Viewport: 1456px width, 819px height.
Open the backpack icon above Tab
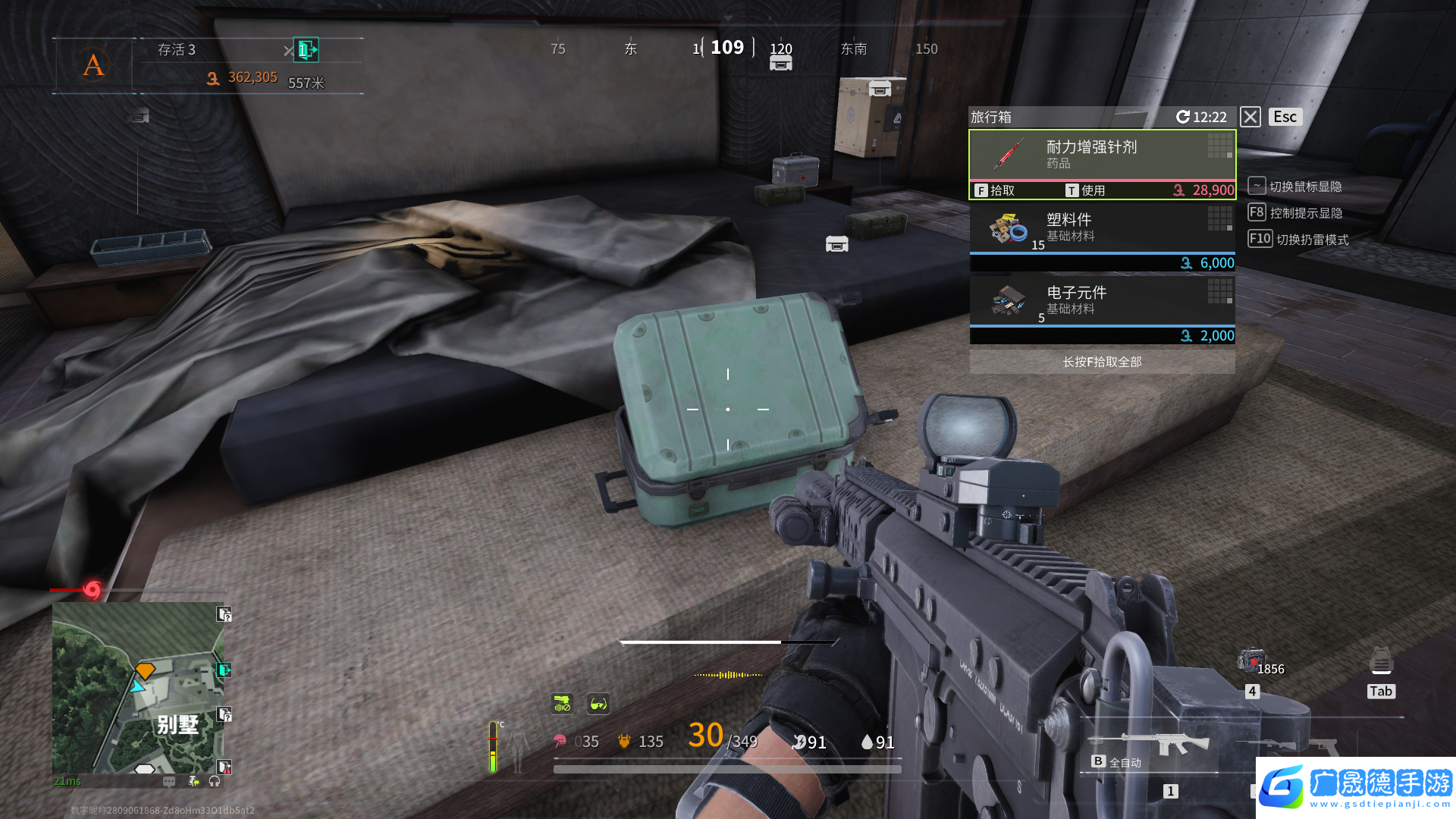tap(1381, 662)
